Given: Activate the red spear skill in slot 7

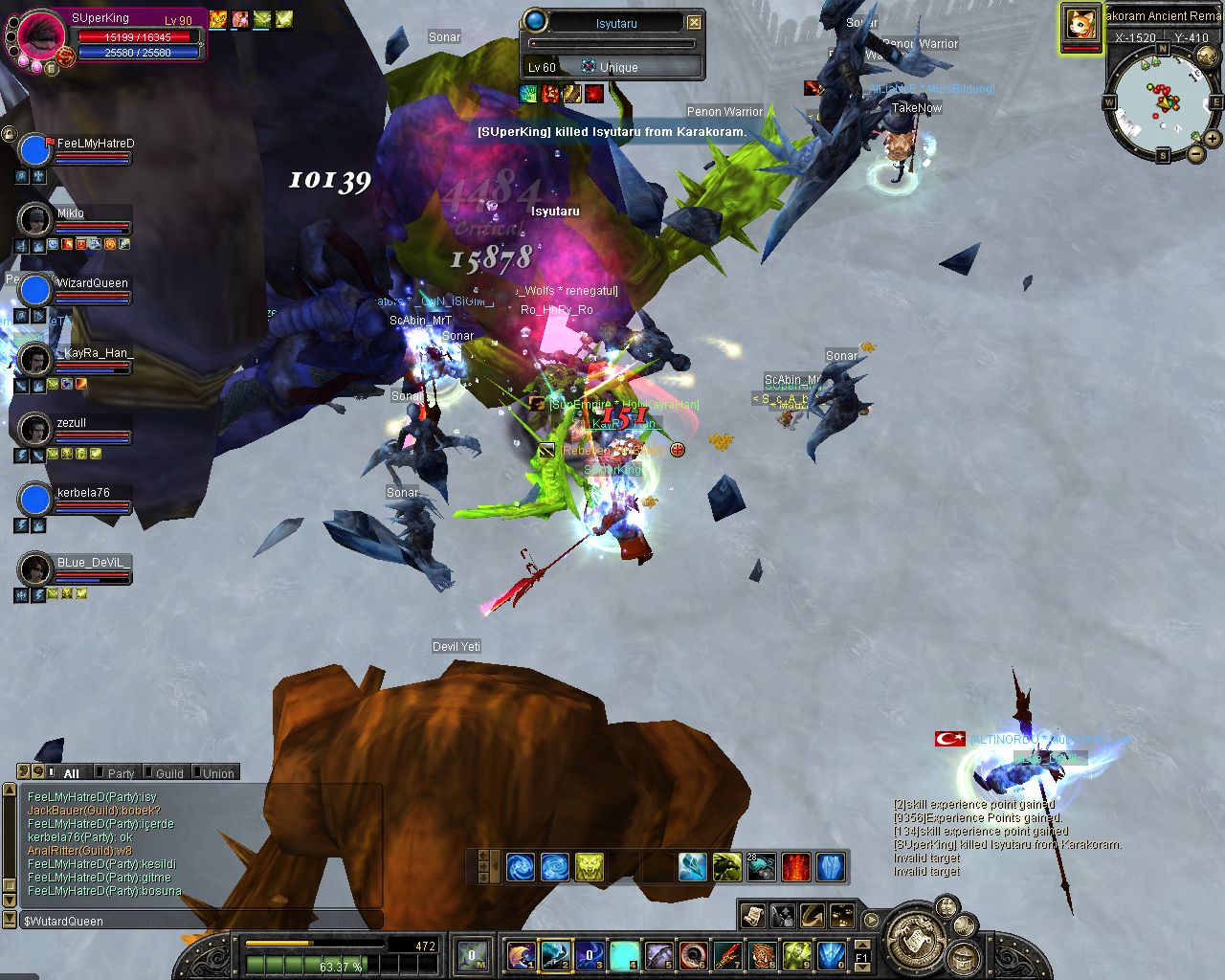Looking at the screenshot, I should click(x=728, y=954).
